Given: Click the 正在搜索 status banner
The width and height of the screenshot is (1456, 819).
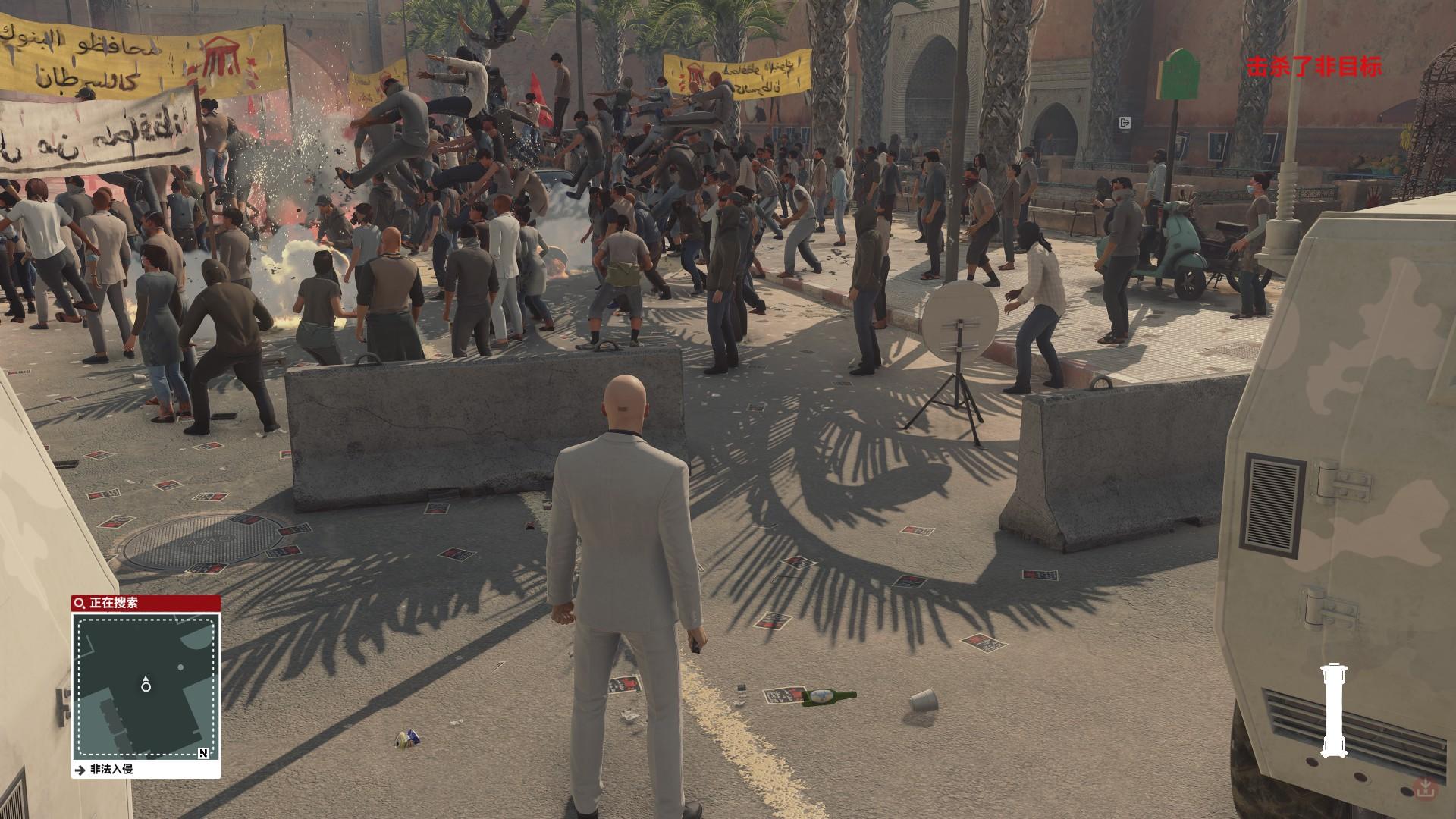Looking at the screenshot, I should point(146,604).
